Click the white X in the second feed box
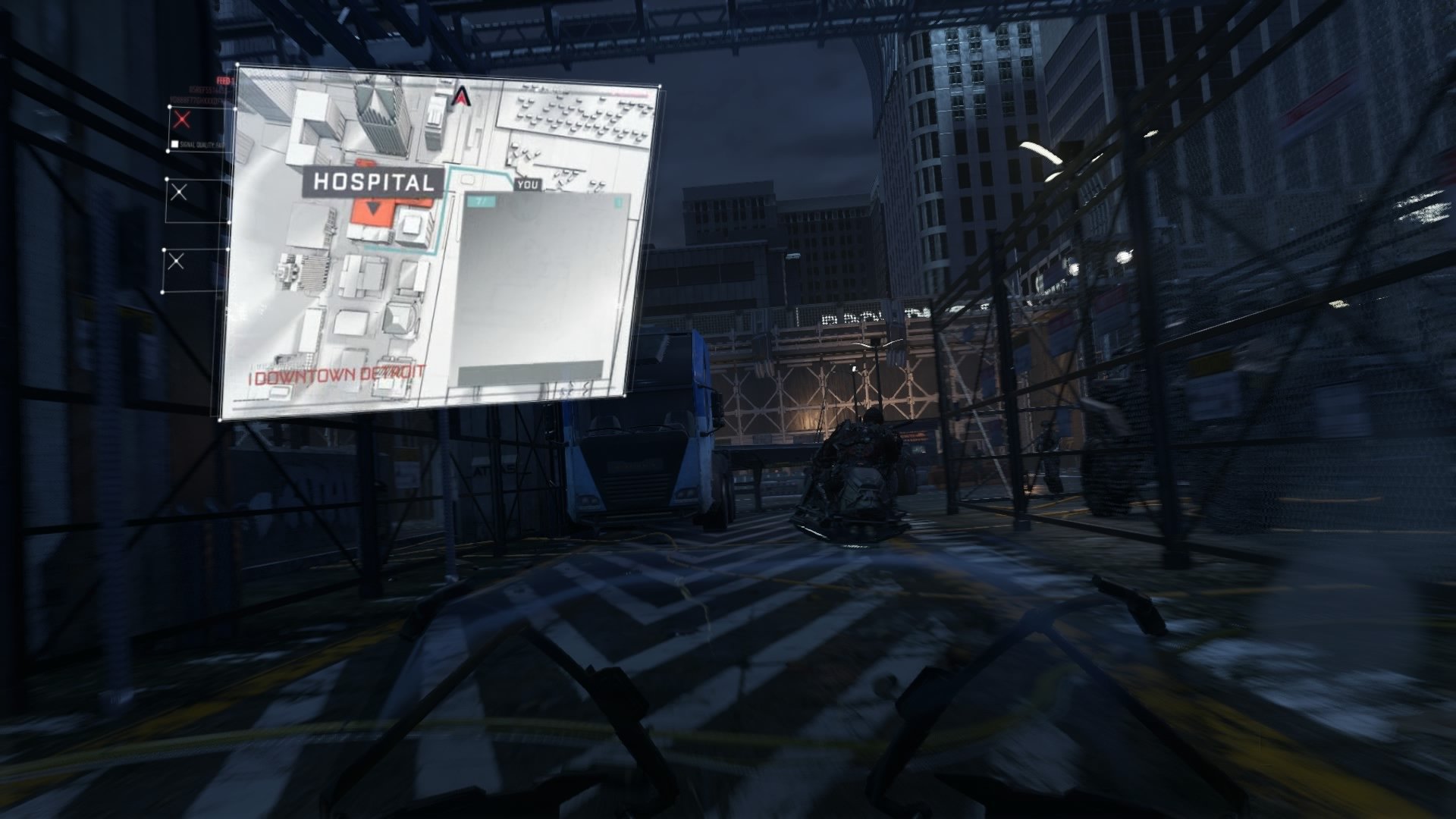This screenshot has width=1456, height=819. click(x=180, y=192)
